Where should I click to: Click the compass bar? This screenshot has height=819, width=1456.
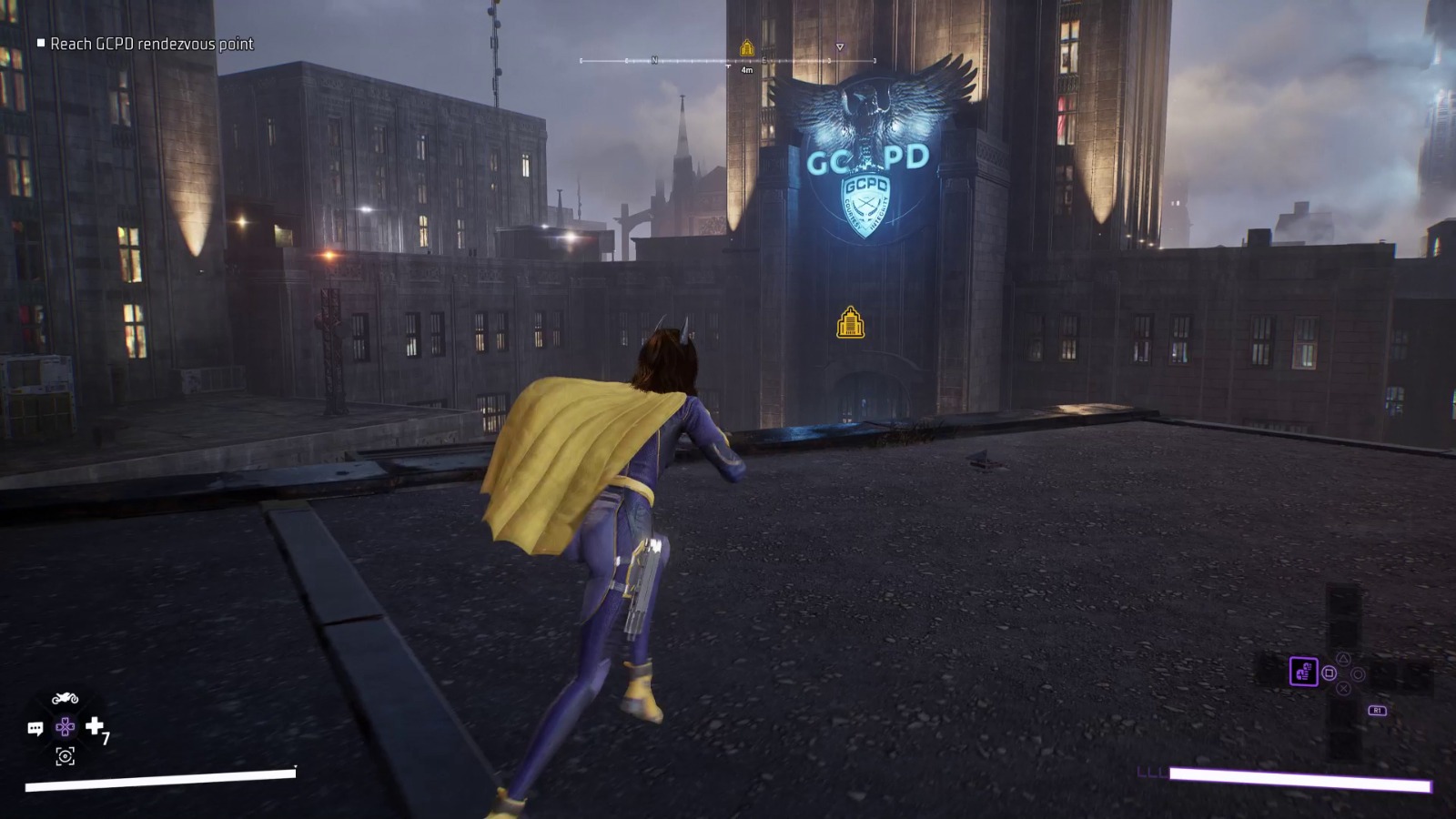(728, 61)
